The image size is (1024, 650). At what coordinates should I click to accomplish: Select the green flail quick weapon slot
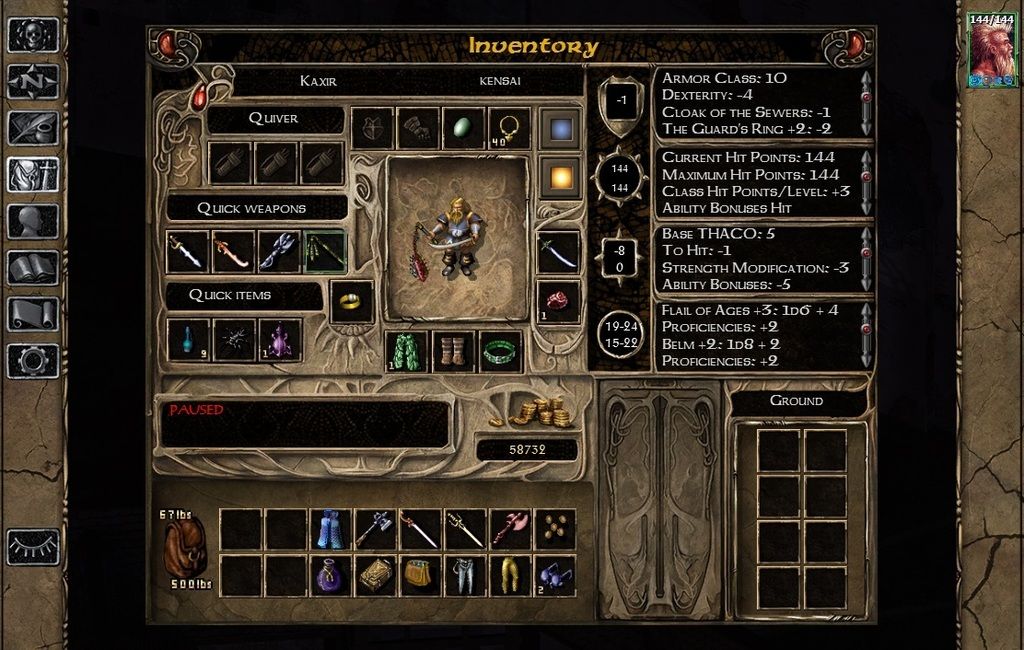325,251
